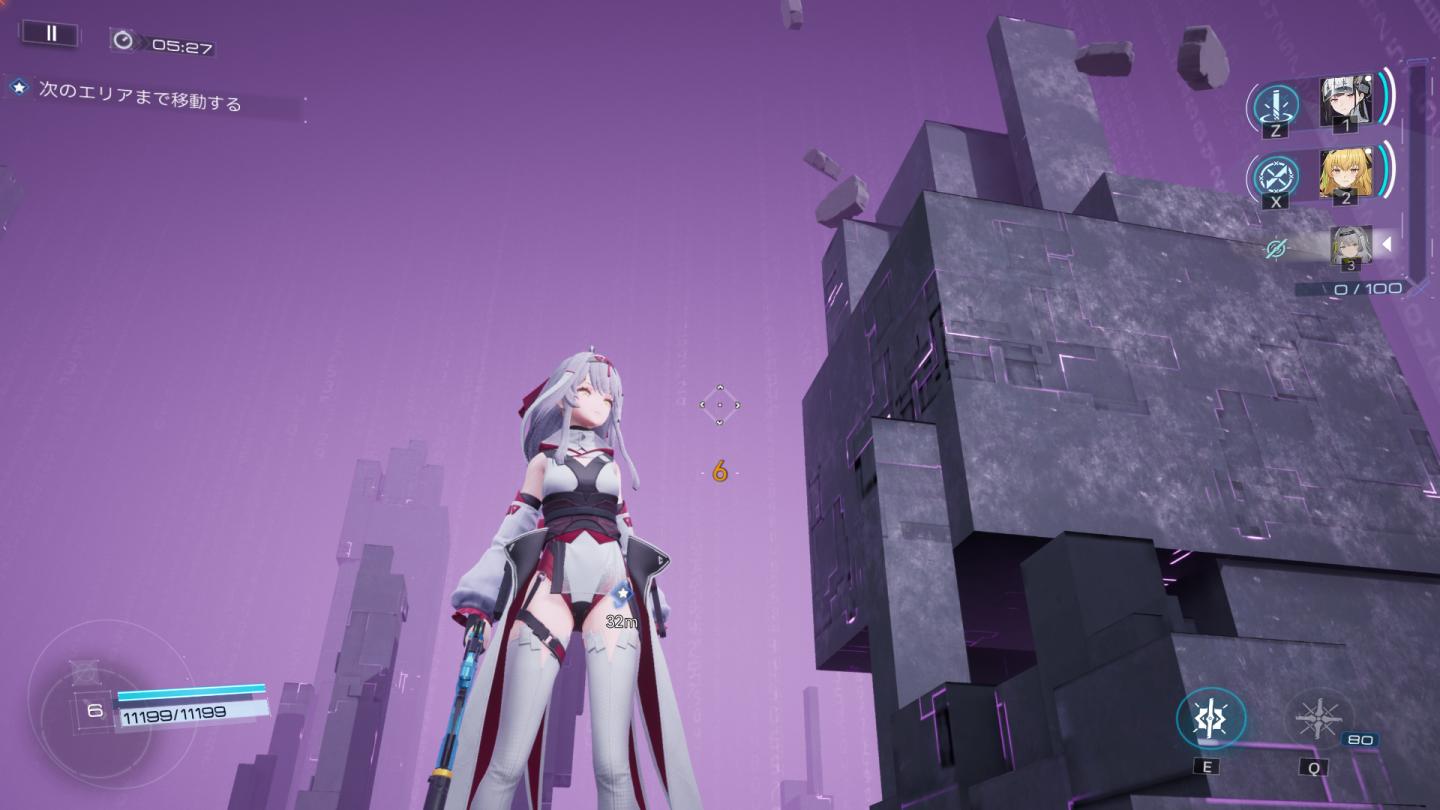Switch to the blonde character portrait
The height and width of the screenshot is (810, 1440).
point(1344,172)
